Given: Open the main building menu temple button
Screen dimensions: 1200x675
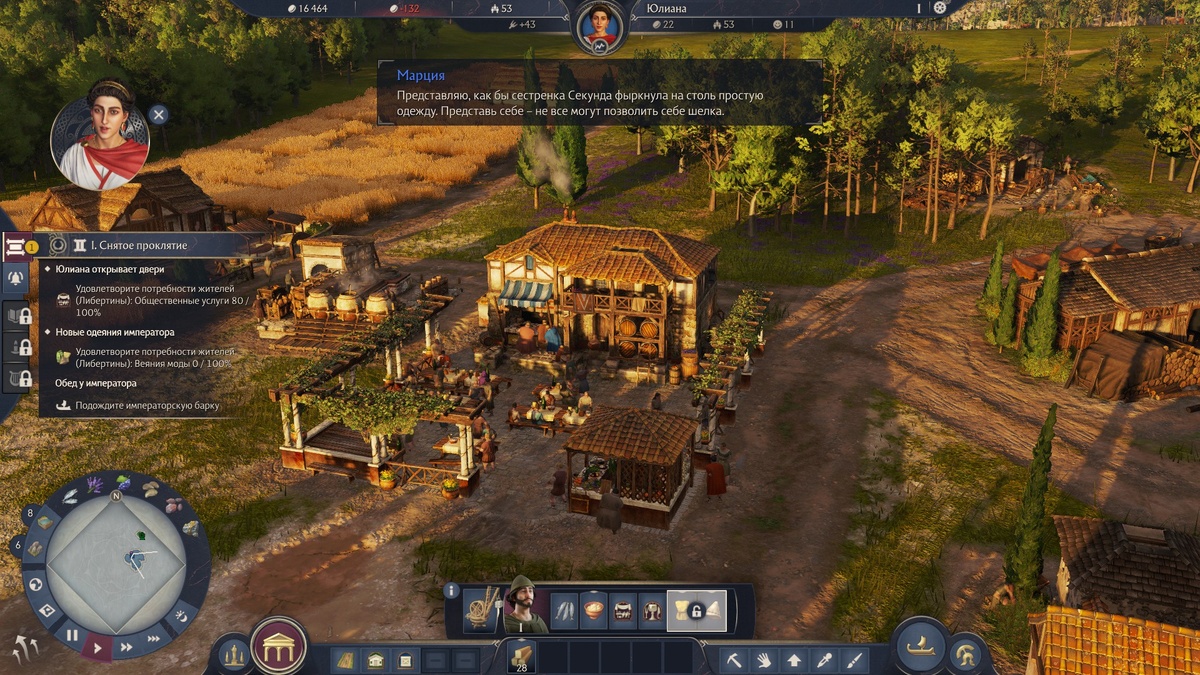Looking at the screenshot, I should click(x=278, y=646).
